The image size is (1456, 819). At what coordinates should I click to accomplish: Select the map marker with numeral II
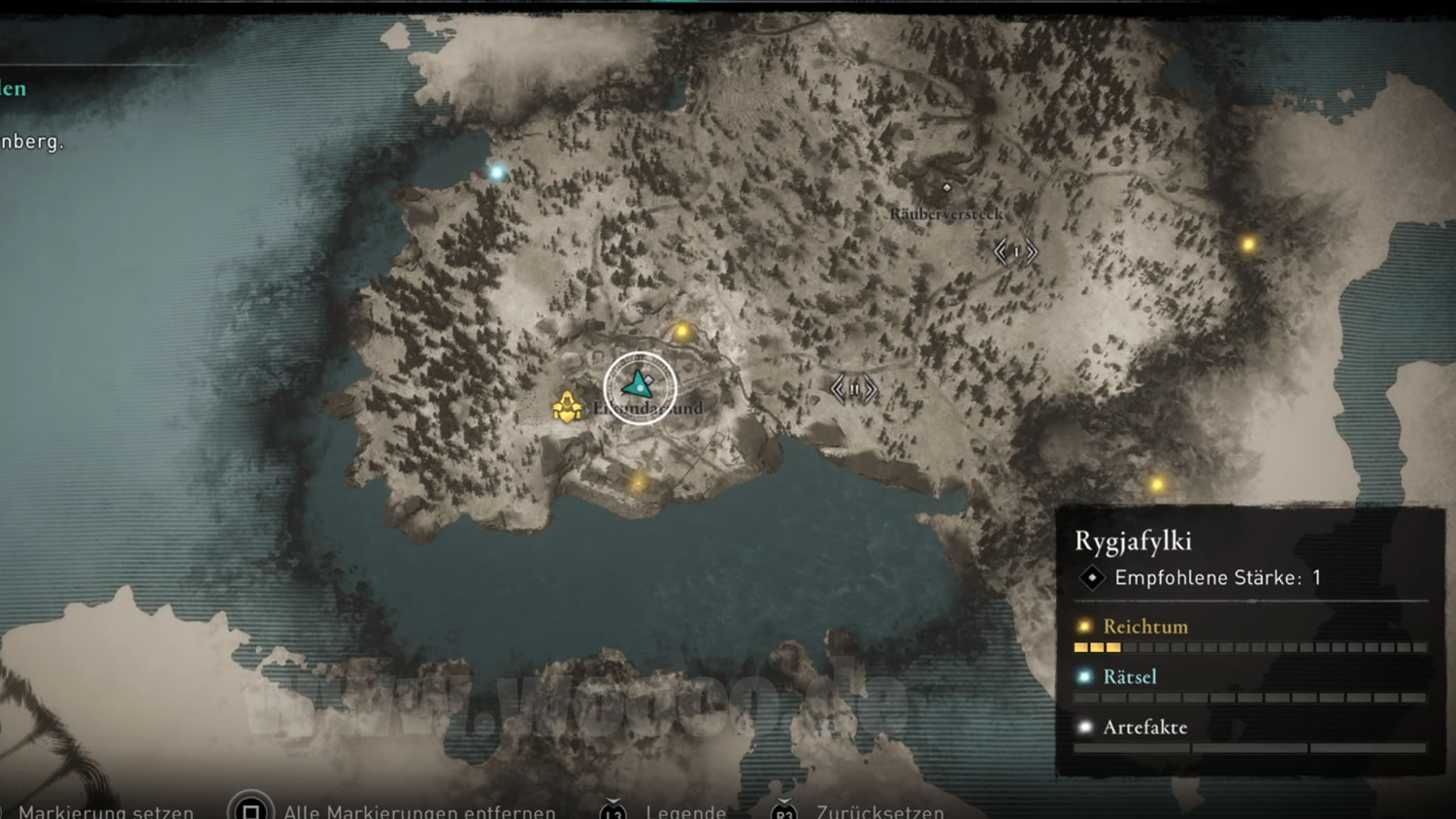pyautogui.click(x=853, y=389)
